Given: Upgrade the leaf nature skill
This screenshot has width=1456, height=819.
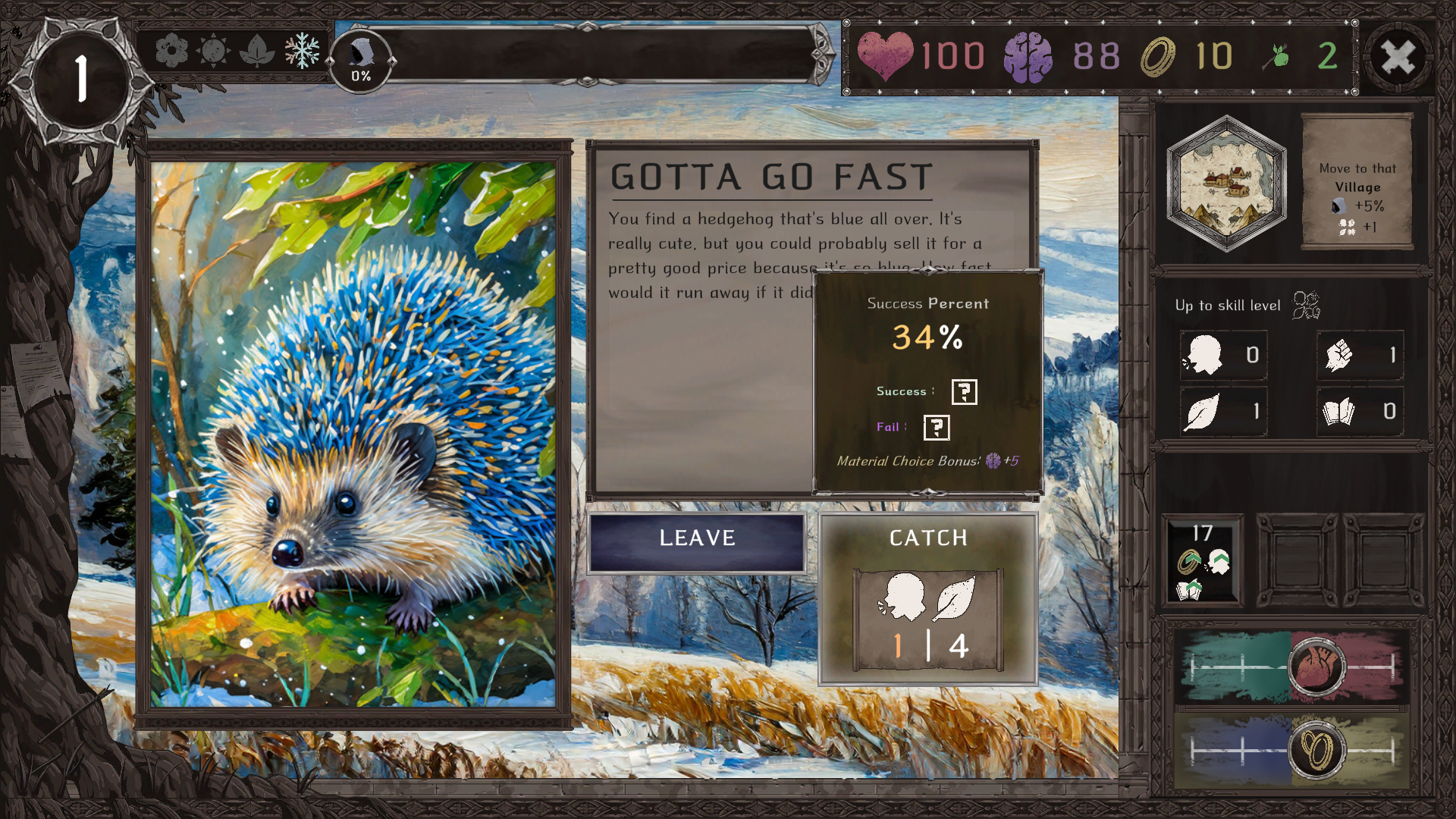Looking at the screenshot, I should point(1222,412).
